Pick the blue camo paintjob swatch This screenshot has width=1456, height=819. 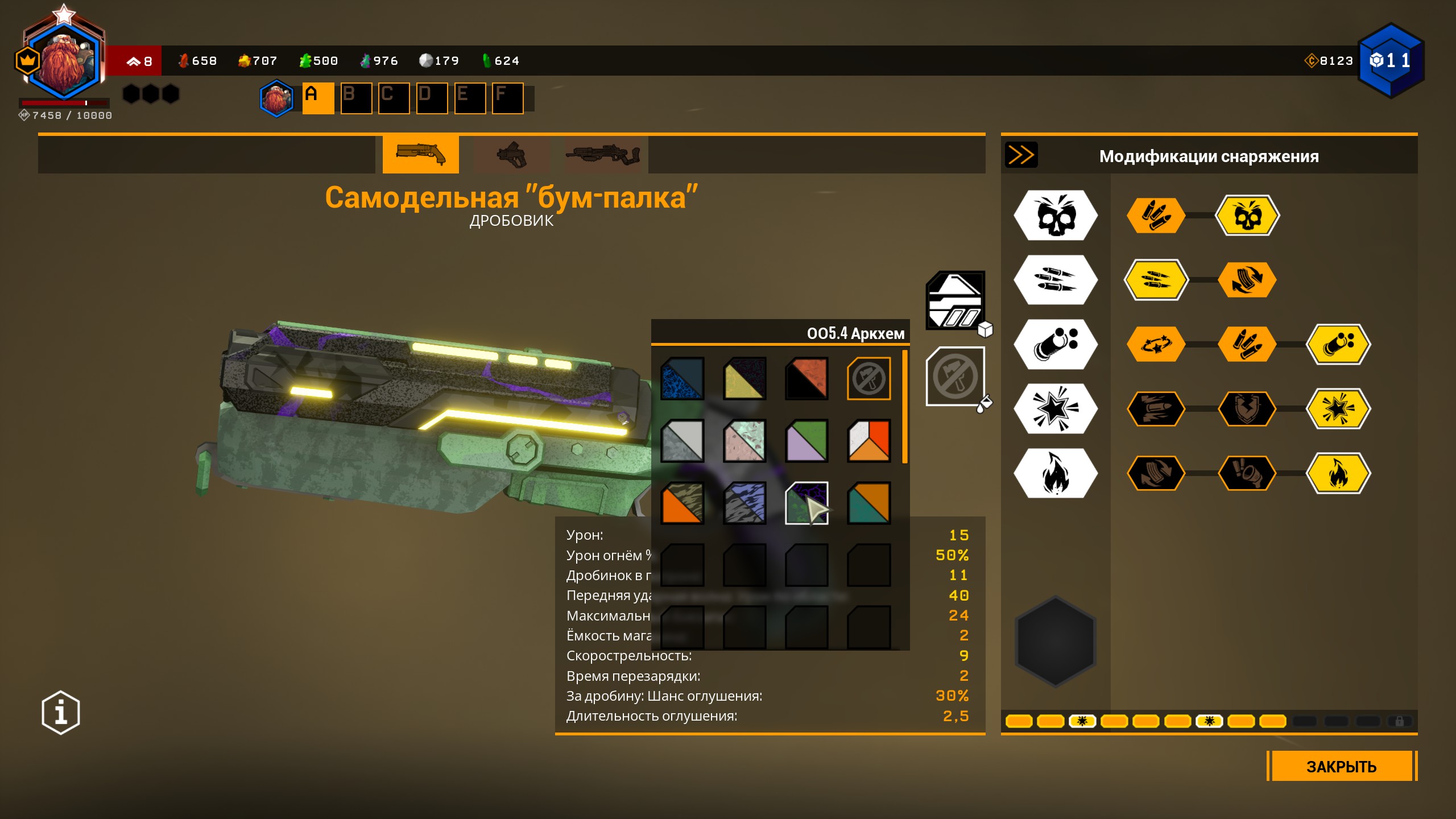click(x=682, y=378)
